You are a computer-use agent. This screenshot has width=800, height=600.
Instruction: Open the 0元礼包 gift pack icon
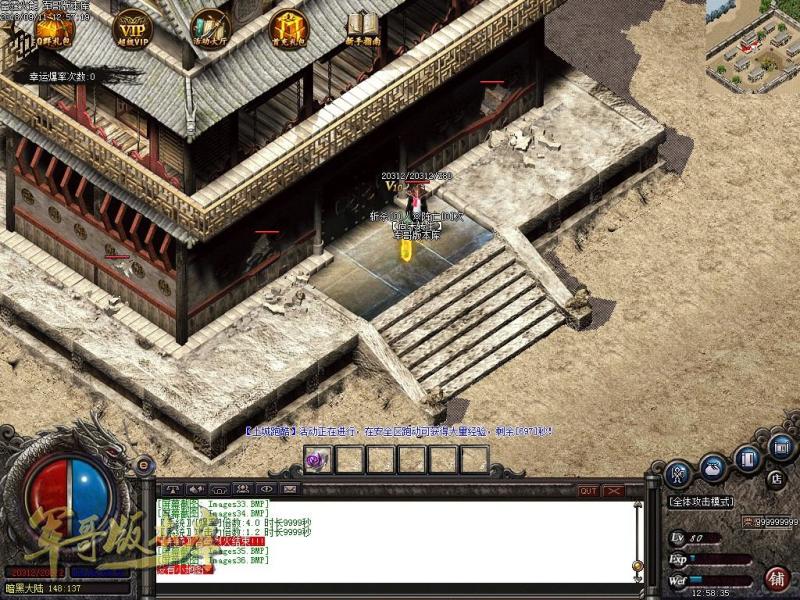(53, 27)
